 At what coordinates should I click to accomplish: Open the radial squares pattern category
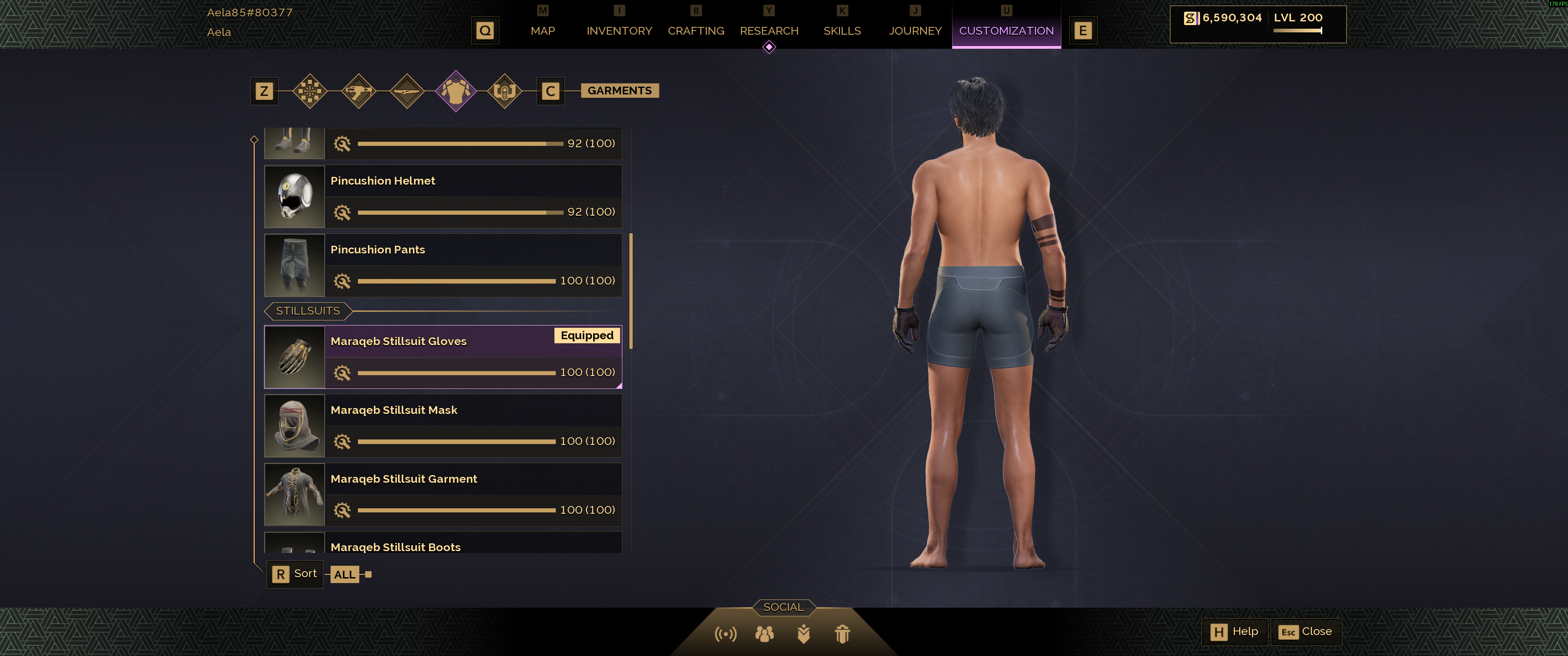(310, 91)
